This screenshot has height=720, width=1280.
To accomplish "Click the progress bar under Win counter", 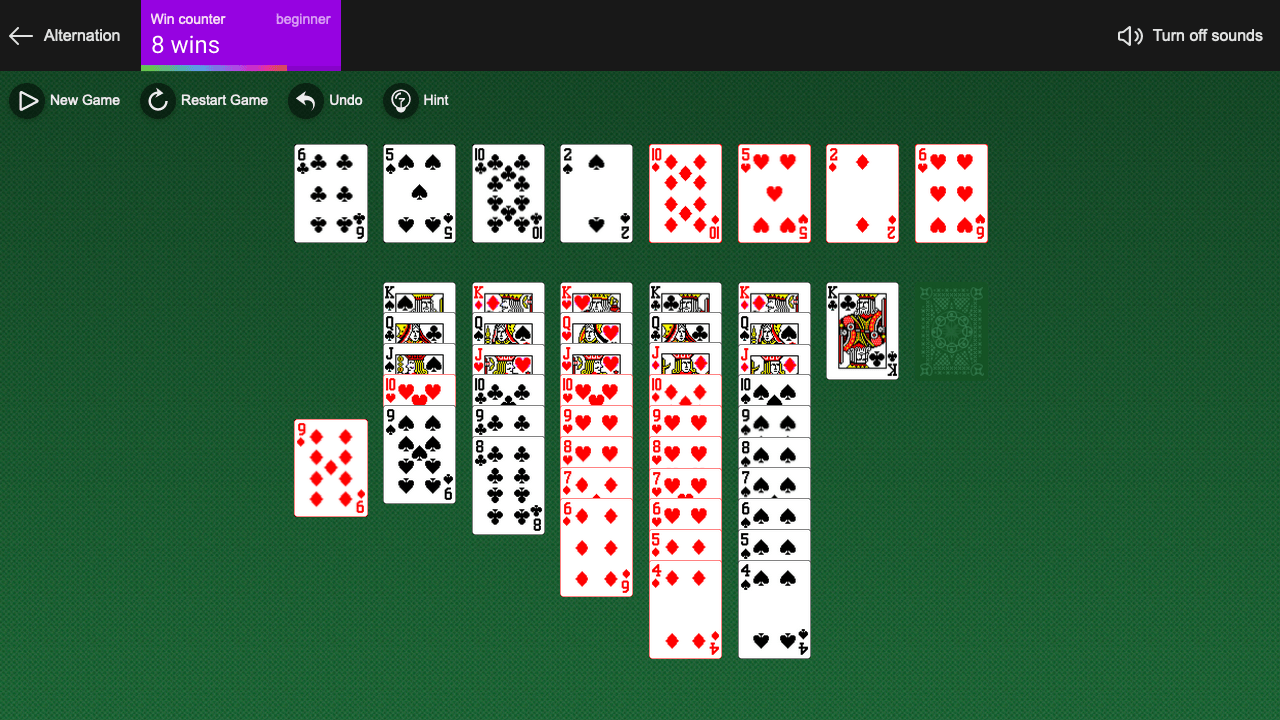I will click(240, 68).
